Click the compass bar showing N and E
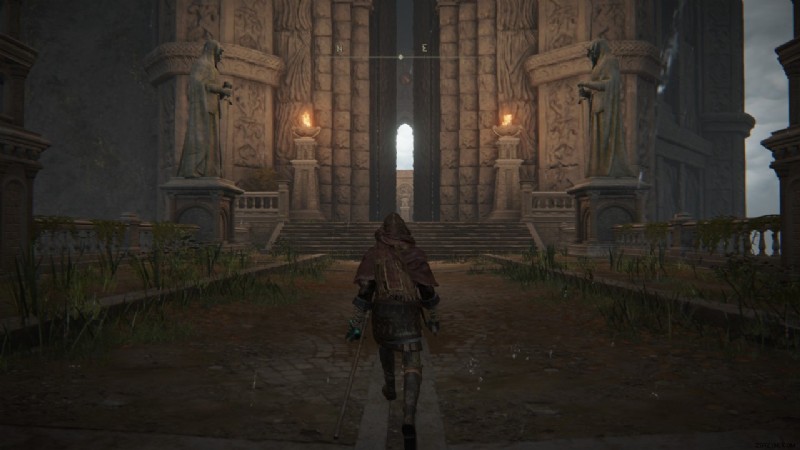This screenshot has width=800, height=450. 400,54
